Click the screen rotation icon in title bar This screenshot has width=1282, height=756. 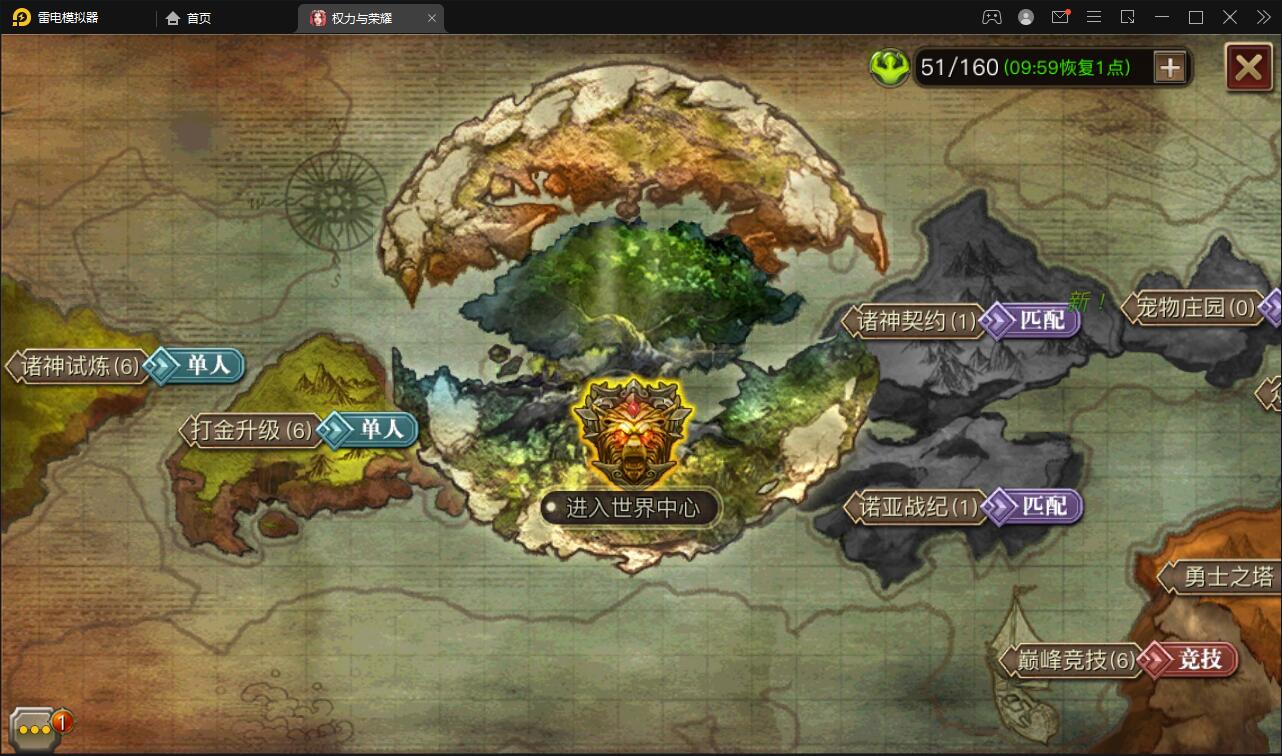(1126, 17)
